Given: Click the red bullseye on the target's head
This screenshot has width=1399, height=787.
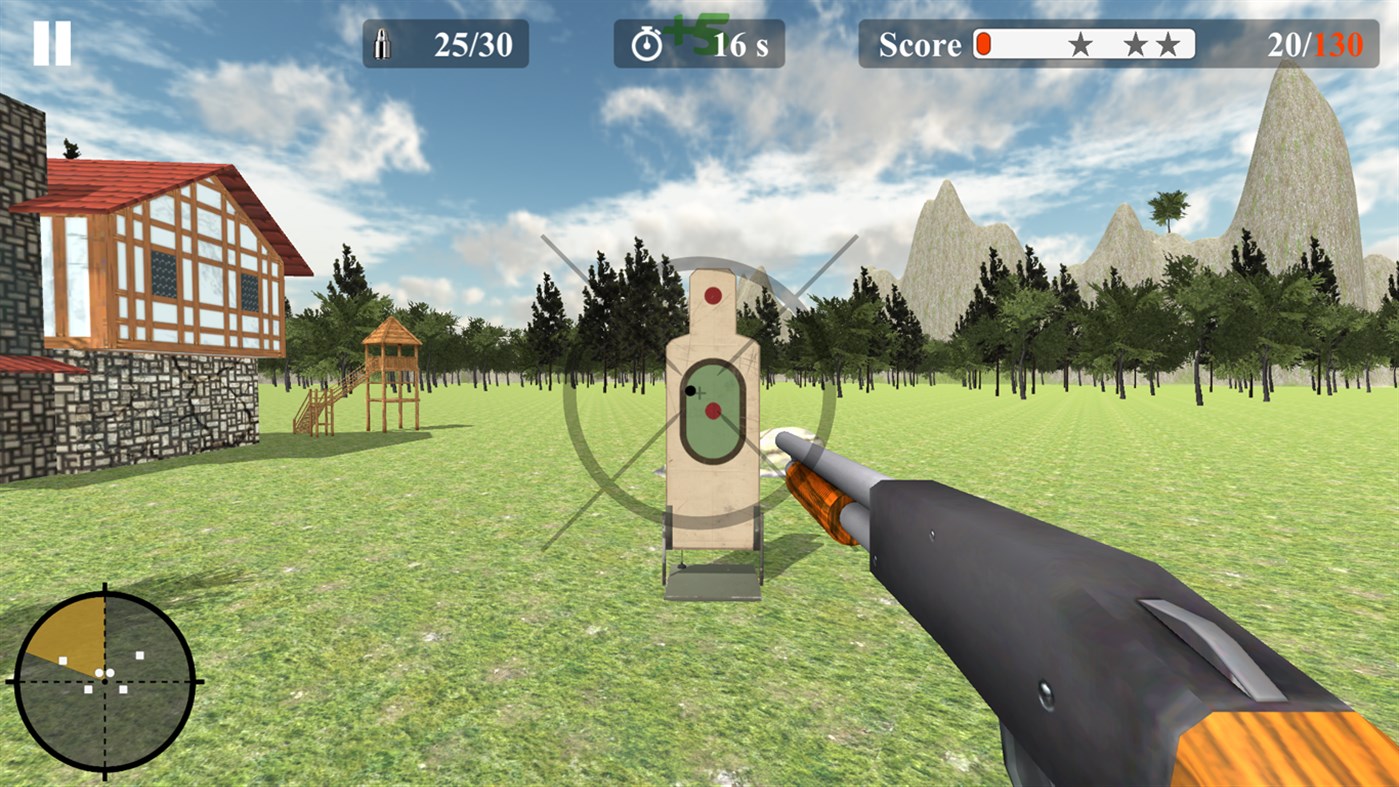Looking at the screenshot, I should coord(714,293).
